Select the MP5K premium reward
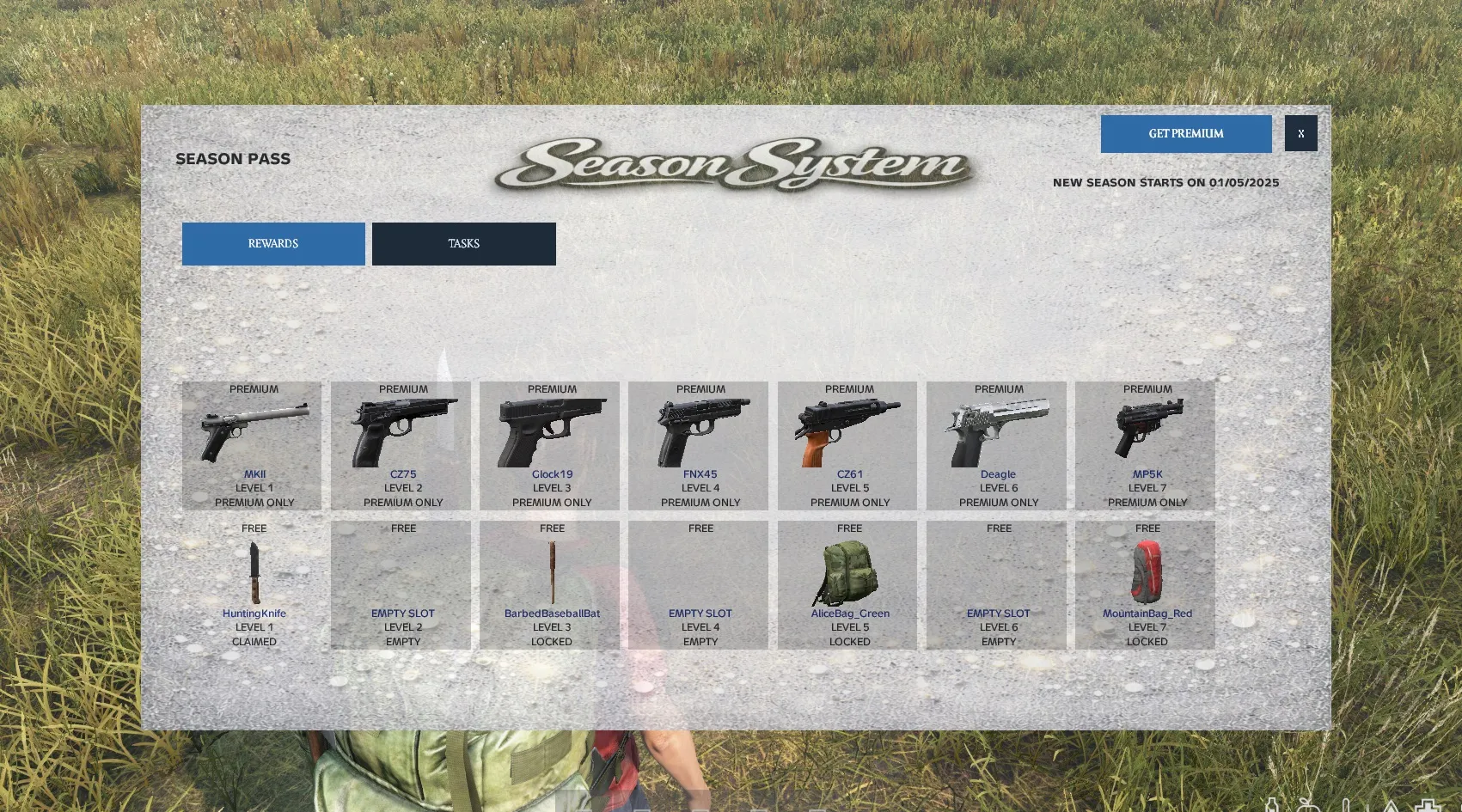The image size is (1462, 812). (1146, 445)
